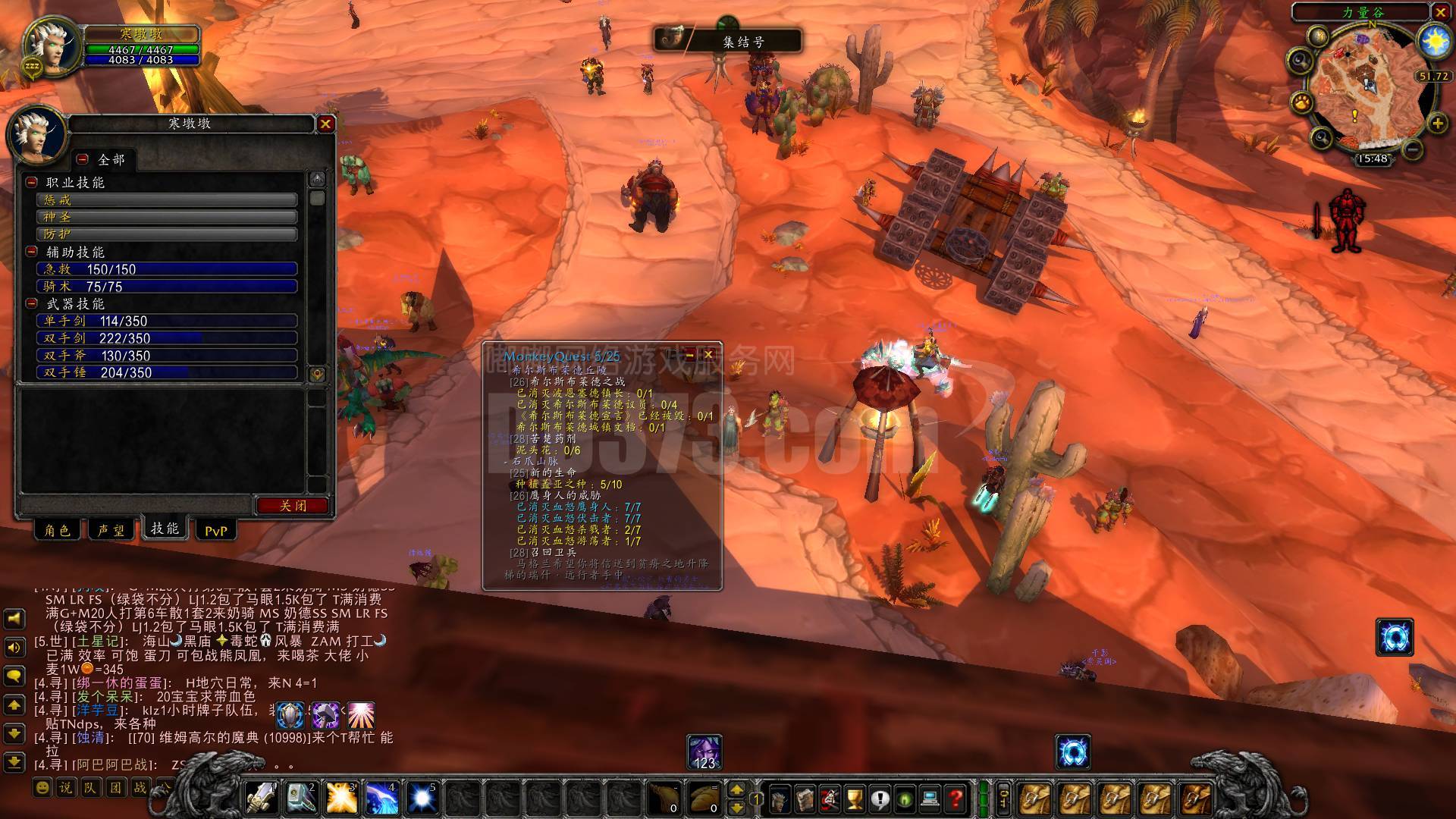Select the 急救 first aid skill row
The height and width of the screenshot is (819, 1456).
pos(167,269)
